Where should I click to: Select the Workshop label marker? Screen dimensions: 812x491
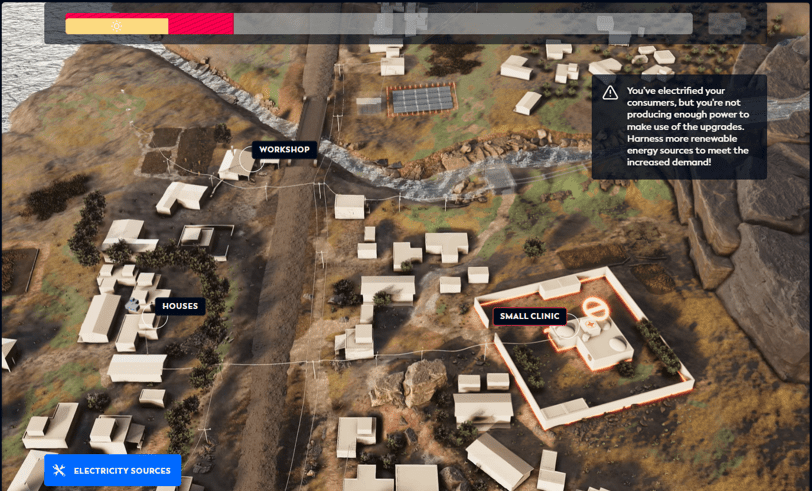pyautogui.click(x=285, y=150)
